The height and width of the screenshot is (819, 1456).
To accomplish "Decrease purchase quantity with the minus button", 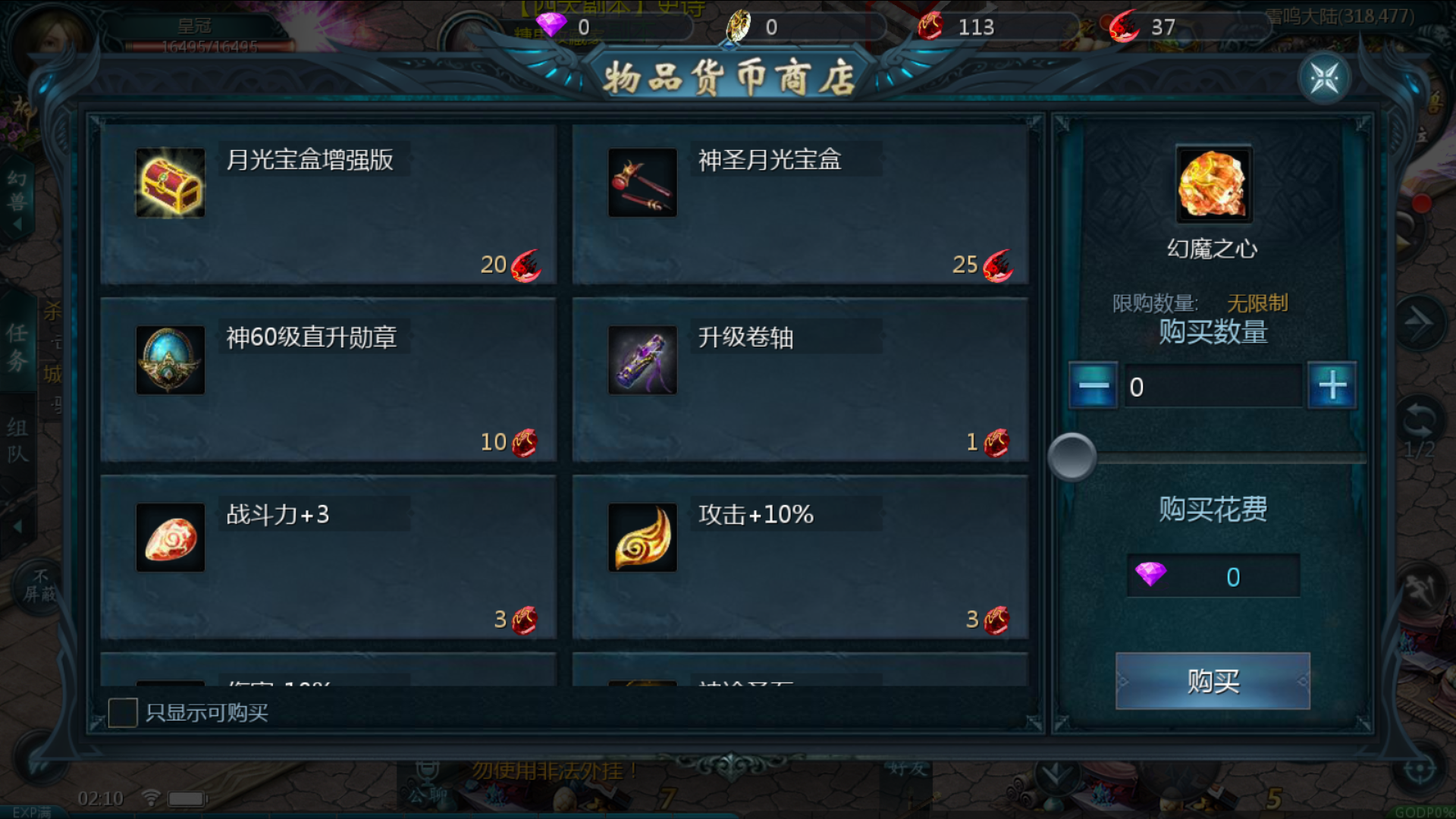I will (x=1093, y=386).
